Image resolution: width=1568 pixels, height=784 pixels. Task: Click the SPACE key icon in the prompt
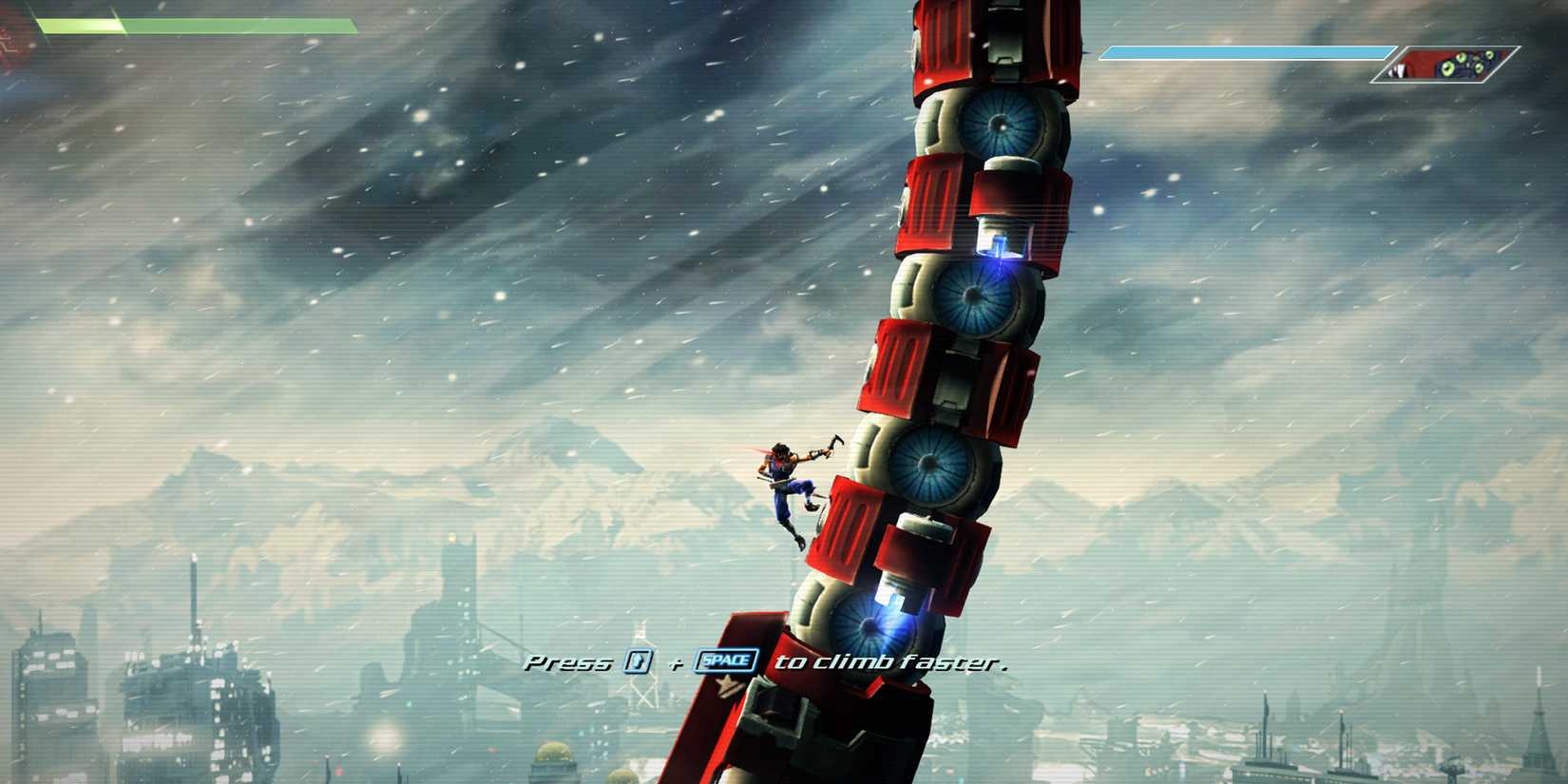point(725,660)
